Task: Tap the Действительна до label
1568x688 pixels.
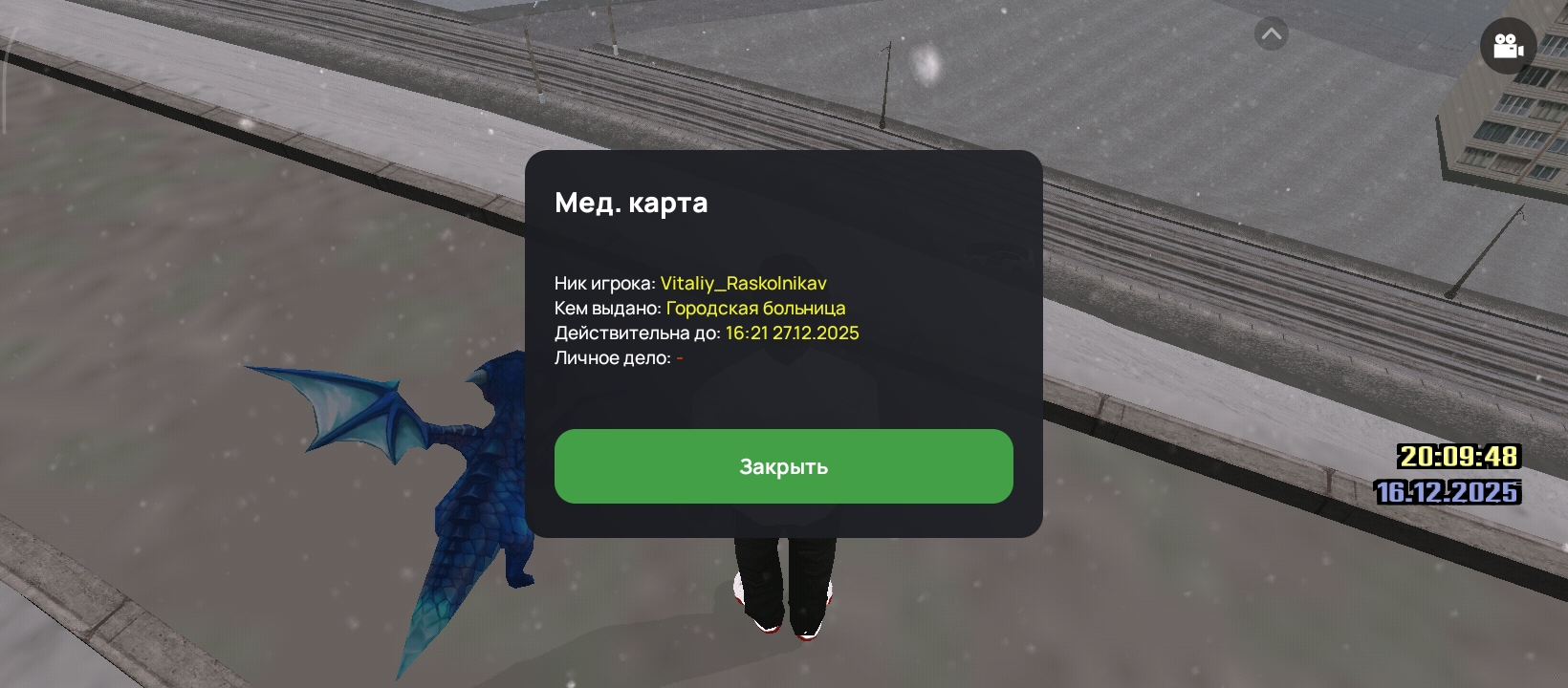Action: tap(635, 334)
